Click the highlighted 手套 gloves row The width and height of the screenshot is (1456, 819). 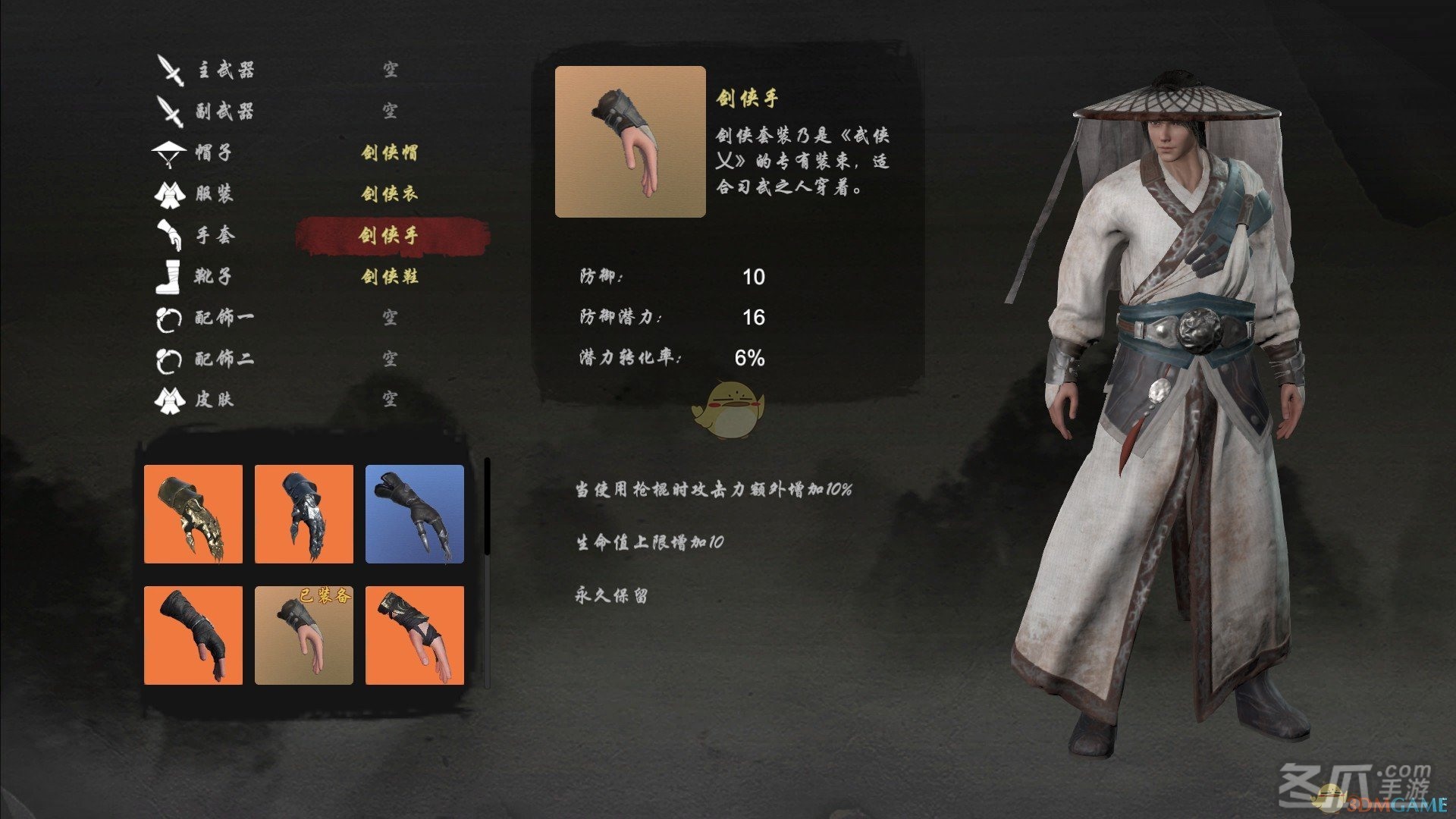[389, 235]
